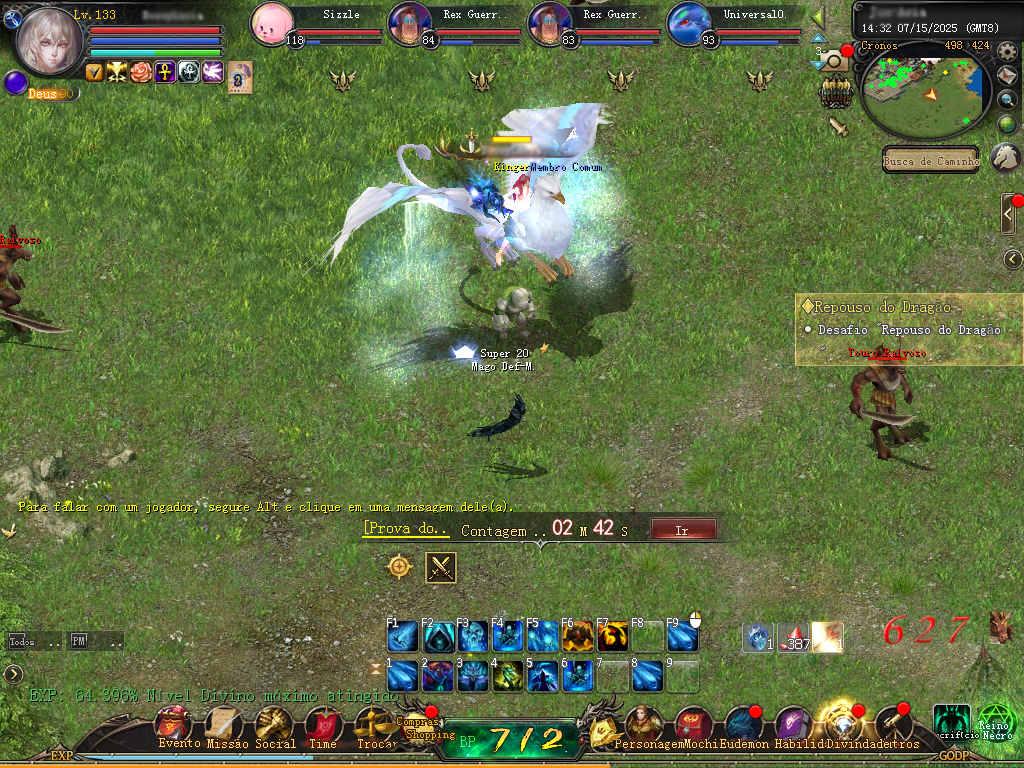Open the camera screenshot icon
This screenshot has height=768, width=1024.
coord(834,62)
